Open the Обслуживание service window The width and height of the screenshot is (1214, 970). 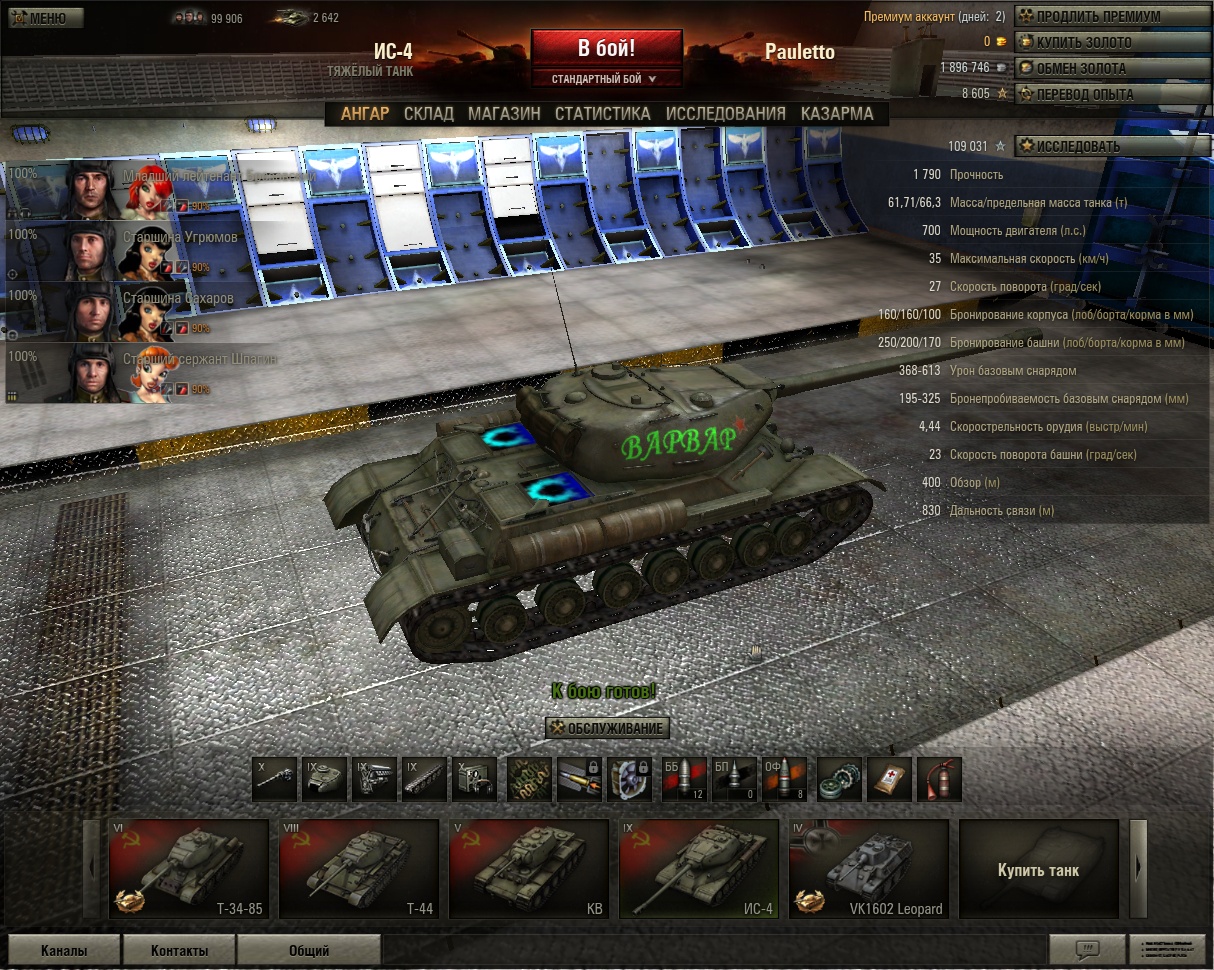(x=607, y=728)
